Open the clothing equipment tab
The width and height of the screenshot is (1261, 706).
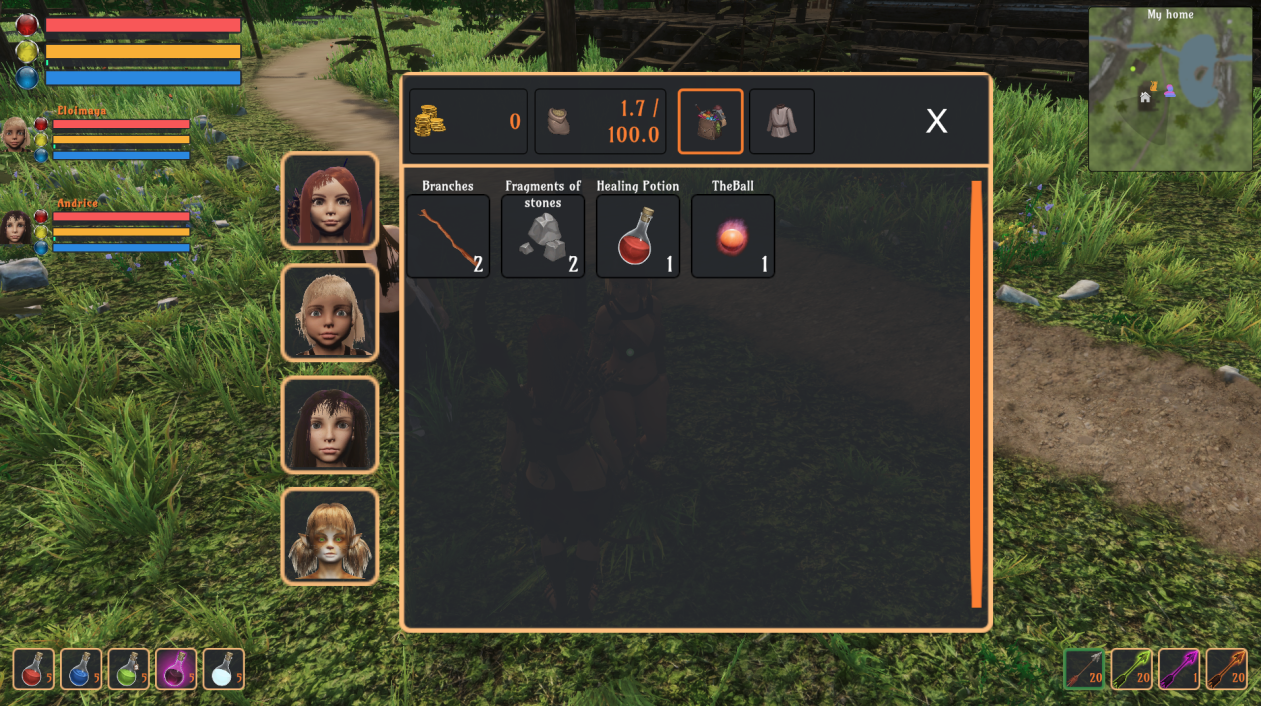781,122
